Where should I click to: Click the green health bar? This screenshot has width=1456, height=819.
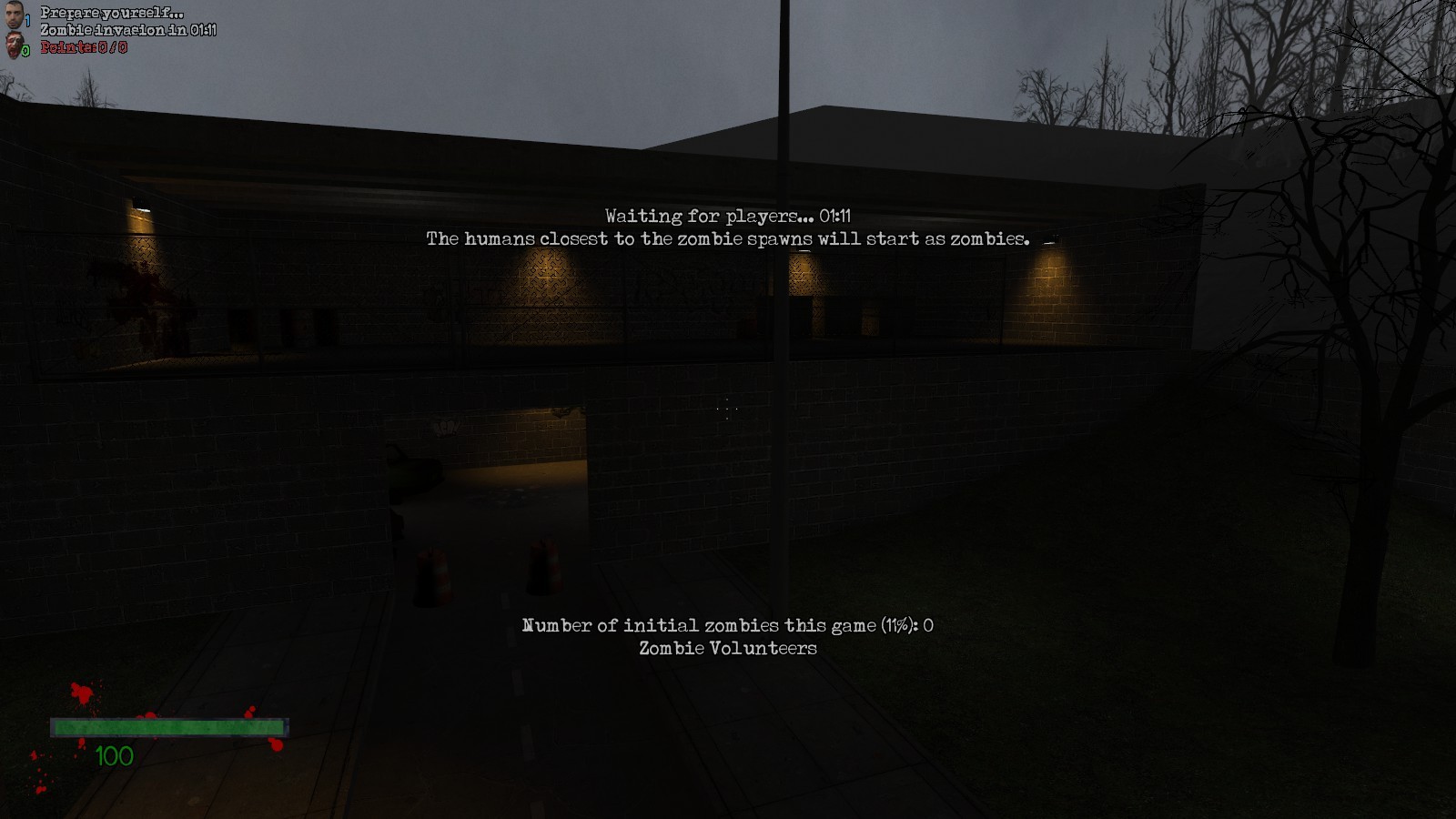[x=169, y=728]
